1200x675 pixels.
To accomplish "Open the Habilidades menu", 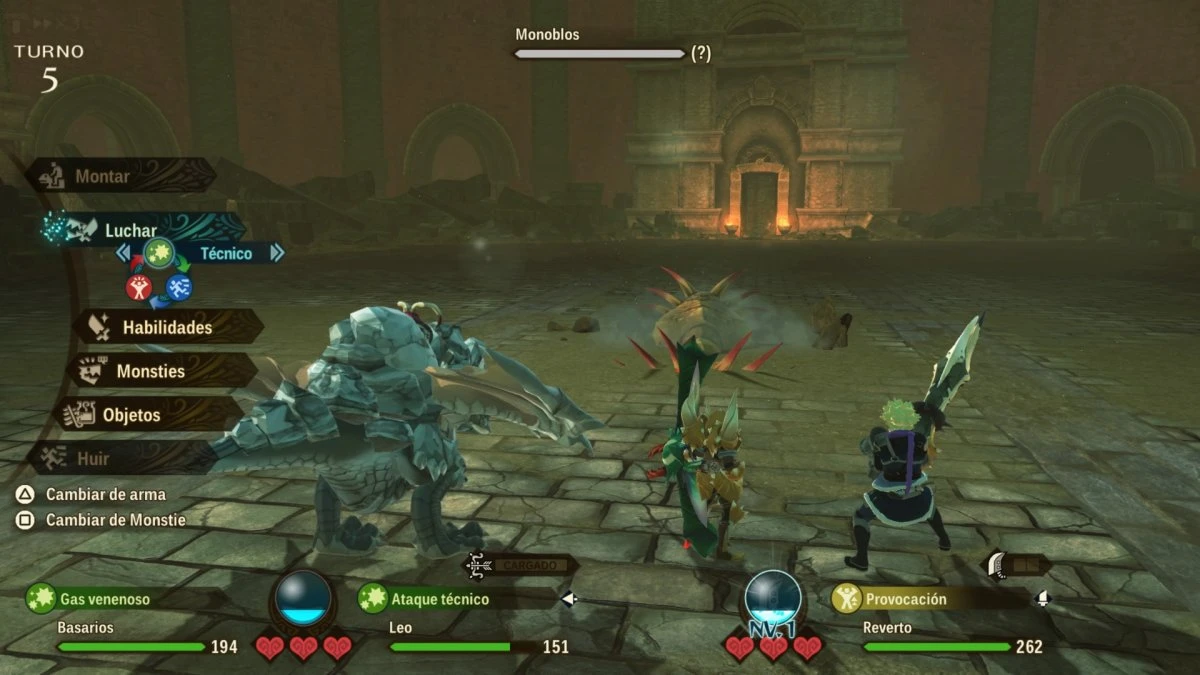I will click(x=167, y=327).
